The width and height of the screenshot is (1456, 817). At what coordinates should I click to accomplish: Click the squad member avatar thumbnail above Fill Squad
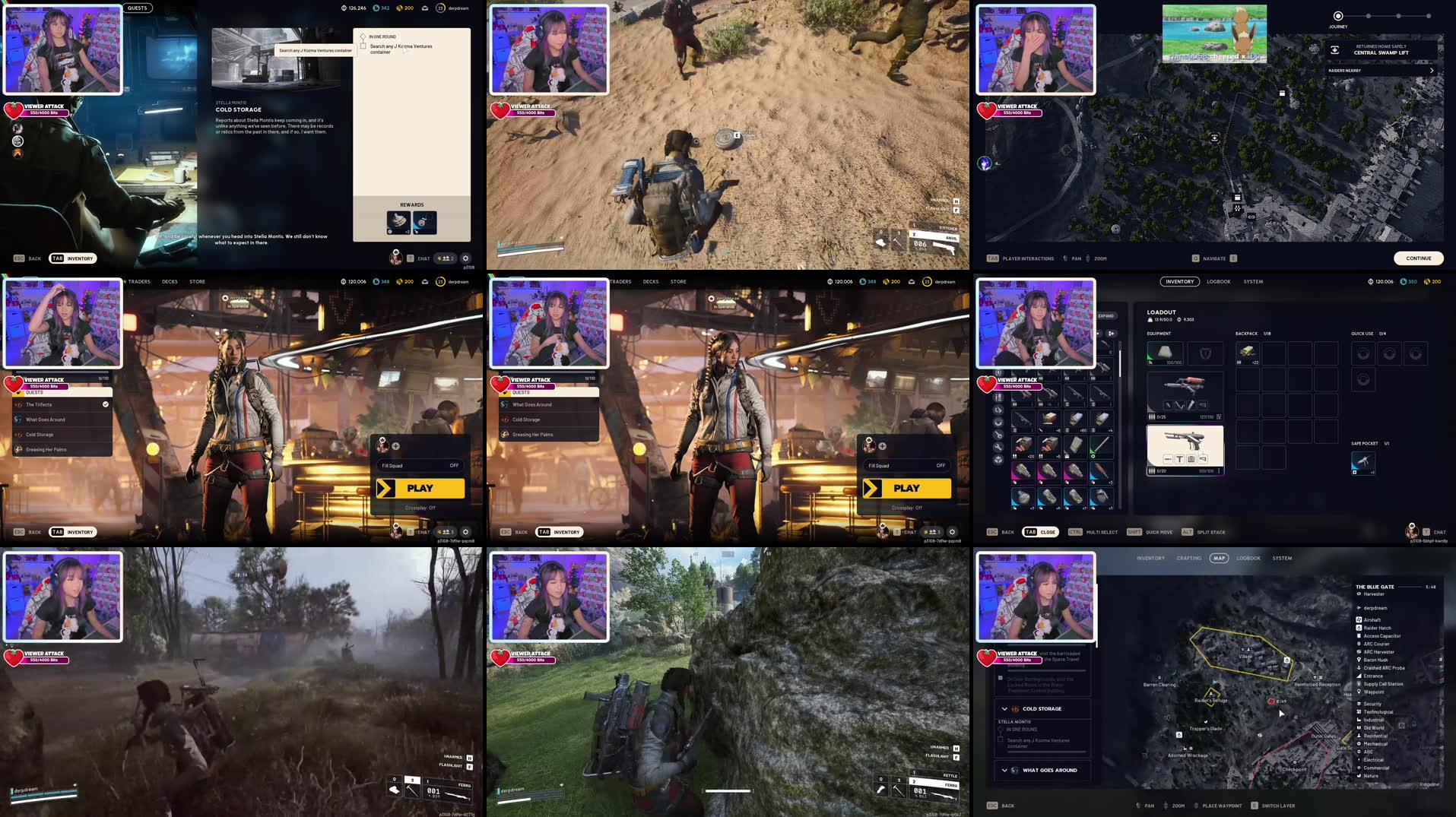(x=382, y=446)
